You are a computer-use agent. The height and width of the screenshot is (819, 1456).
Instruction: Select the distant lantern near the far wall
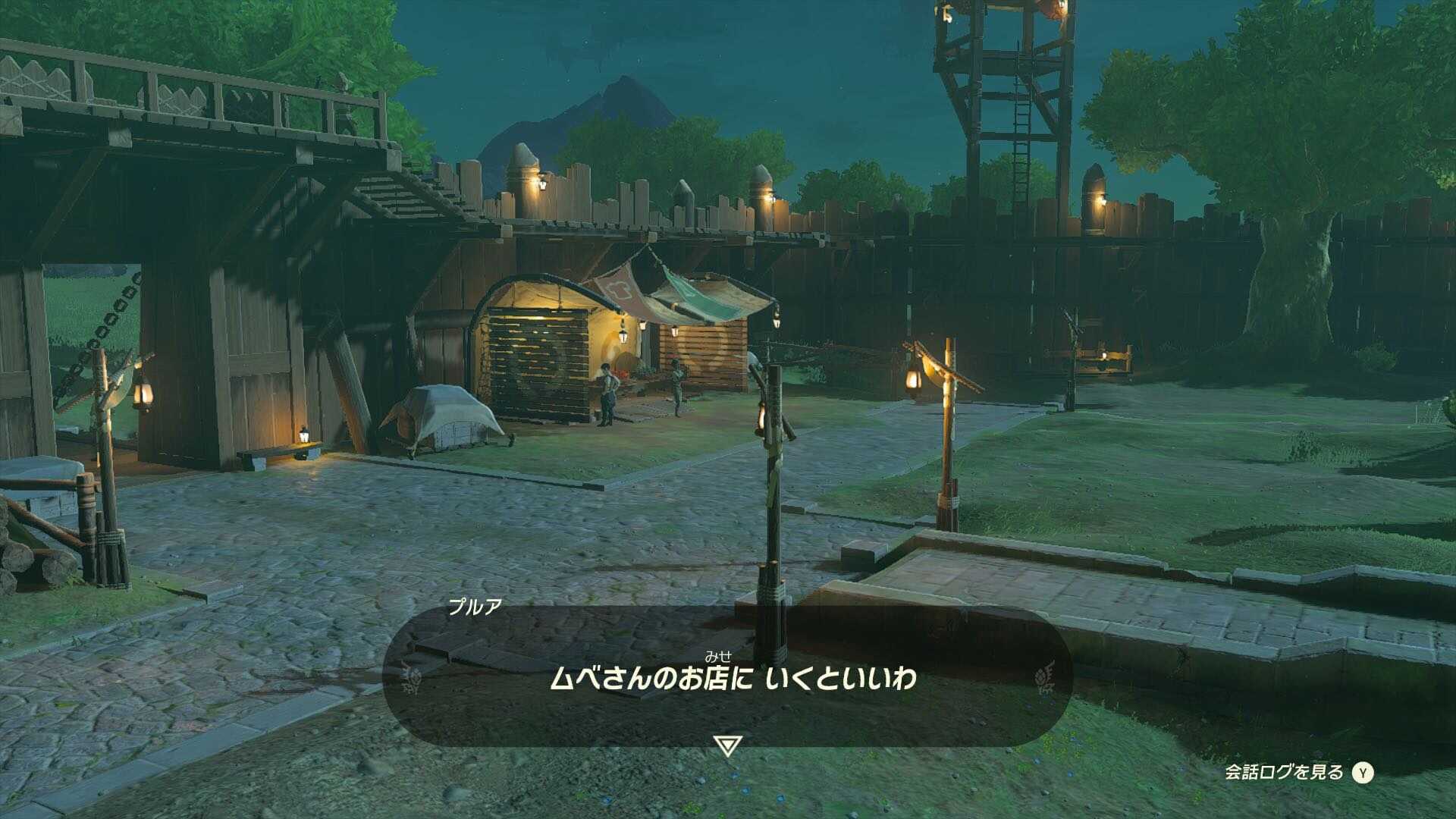click(x=1103, y=355)
